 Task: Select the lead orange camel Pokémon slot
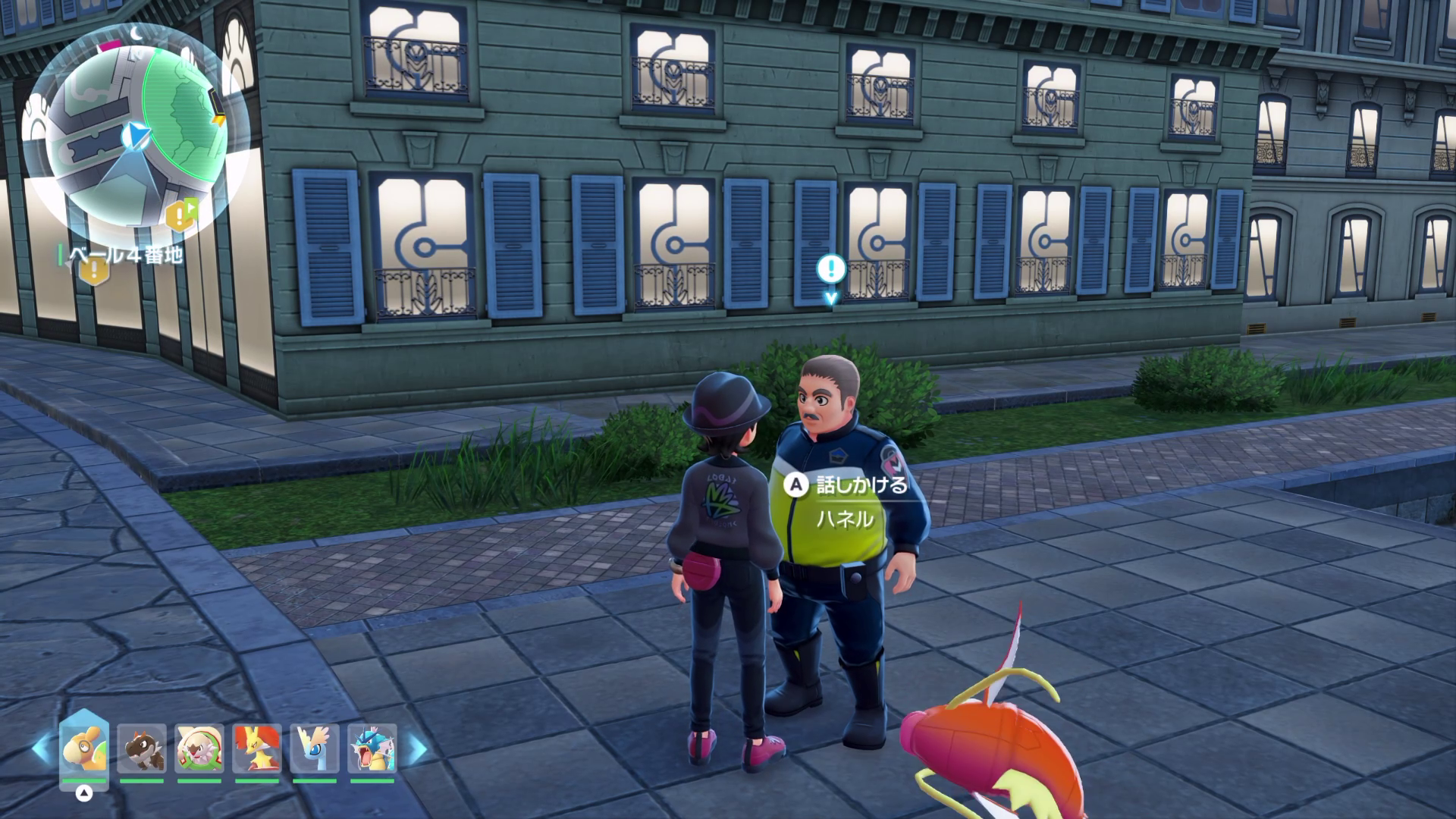point(83,749)
